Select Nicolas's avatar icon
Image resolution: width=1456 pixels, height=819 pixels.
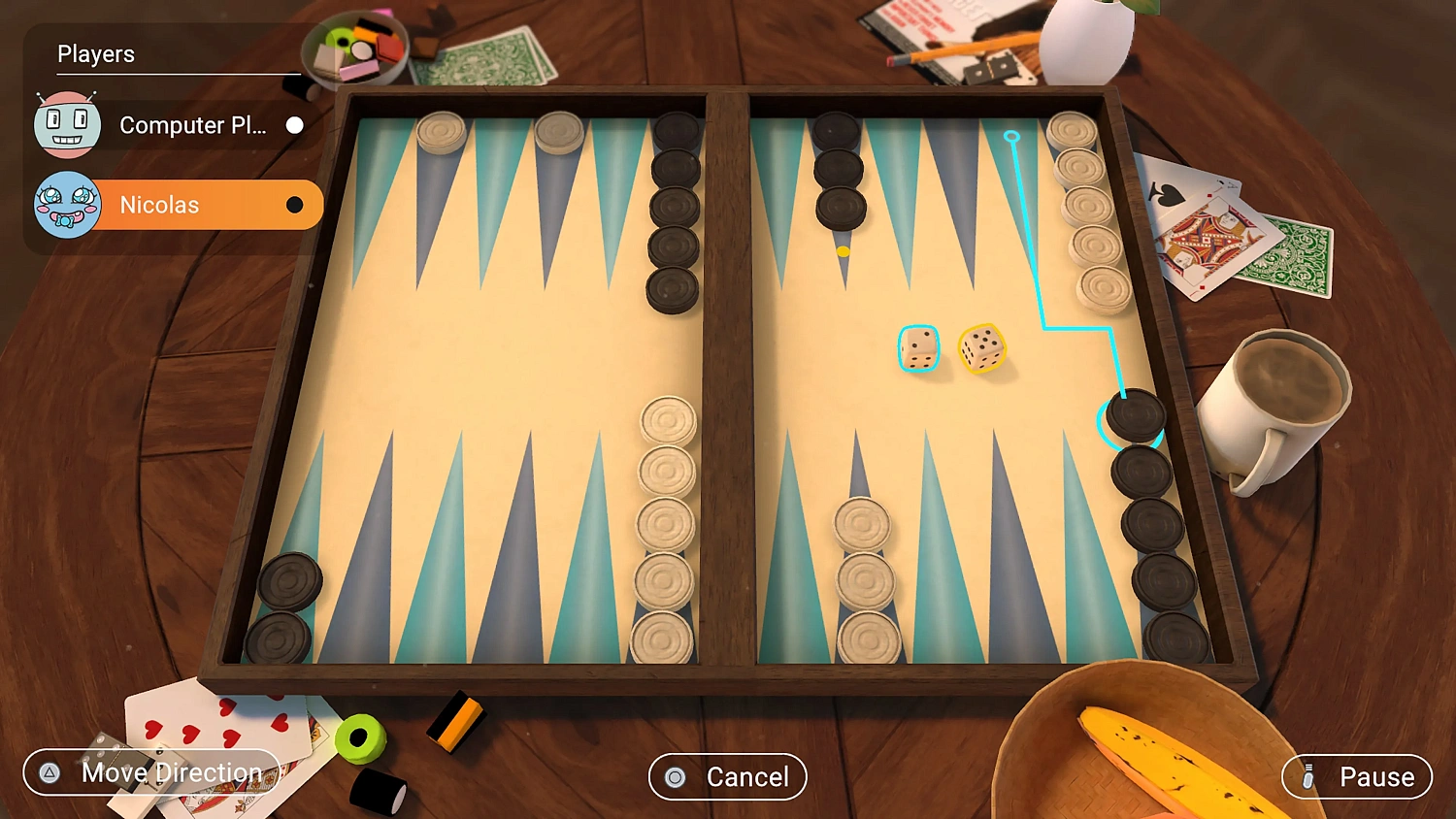pos(66,204)
